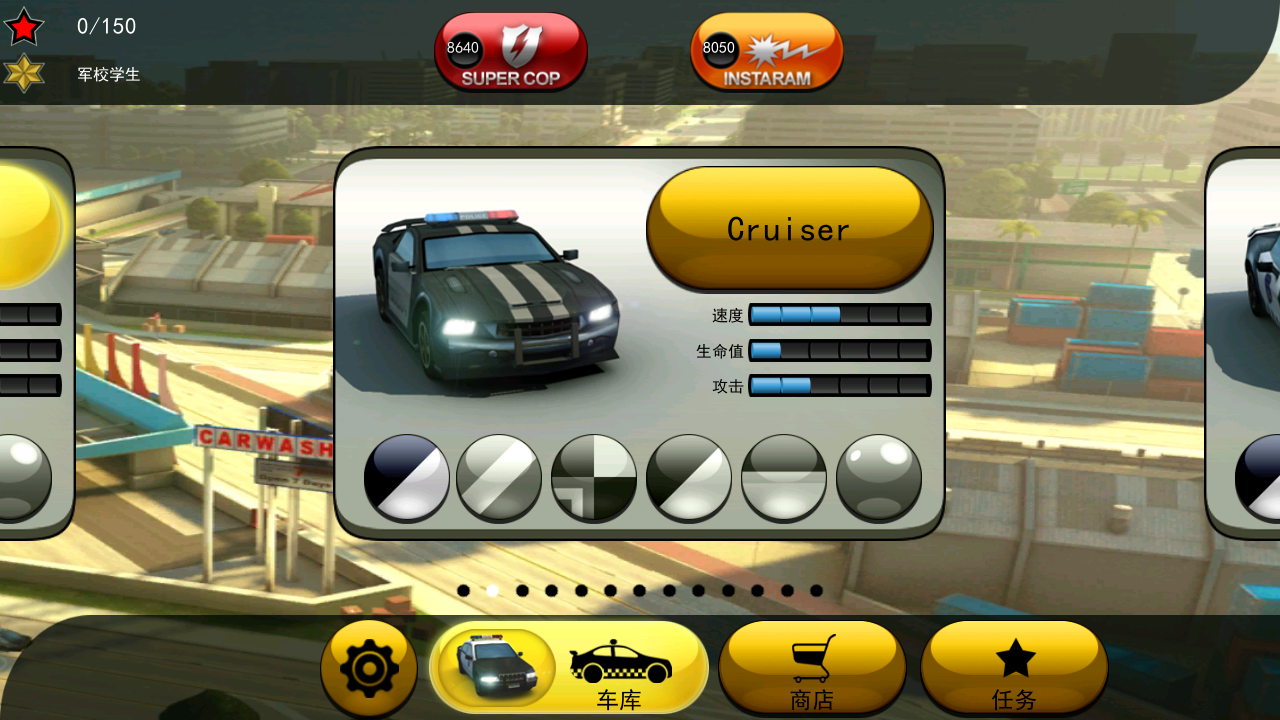Open settings with the gear button
The width and height of the screenshot is (1280, 720).
coord(368,668)
